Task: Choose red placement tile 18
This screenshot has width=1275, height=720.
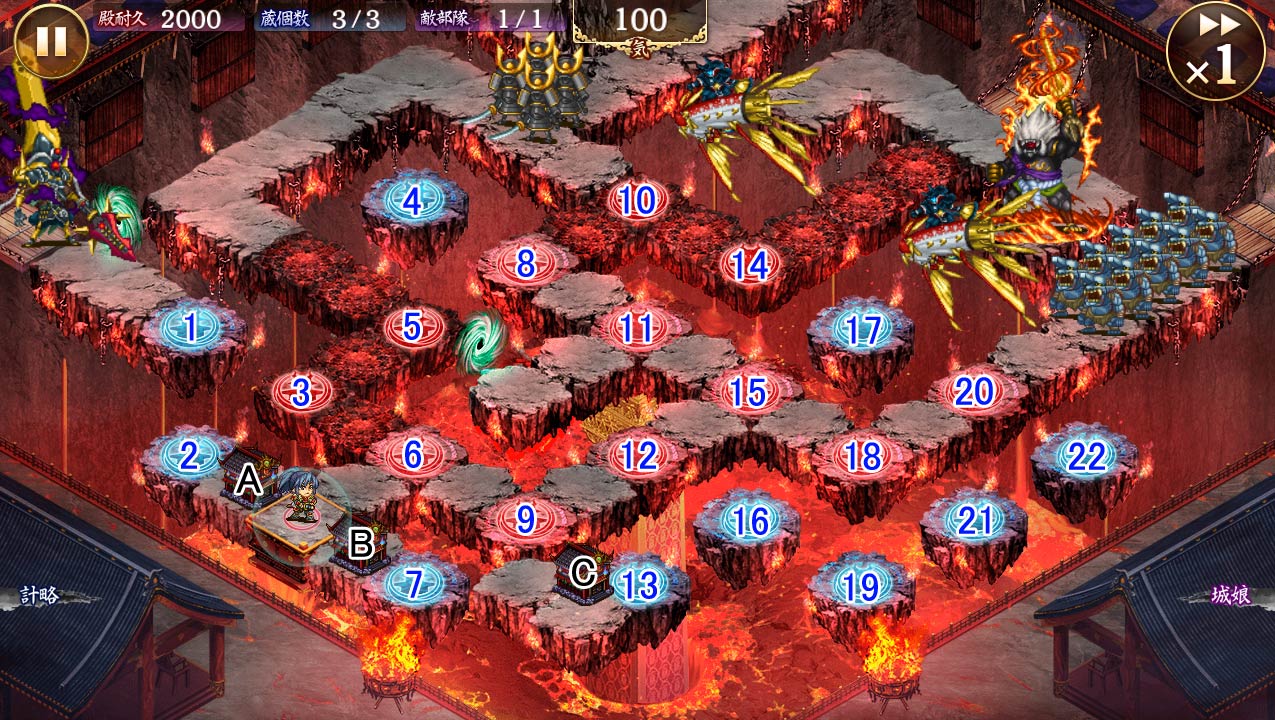Action: [862, 456]
